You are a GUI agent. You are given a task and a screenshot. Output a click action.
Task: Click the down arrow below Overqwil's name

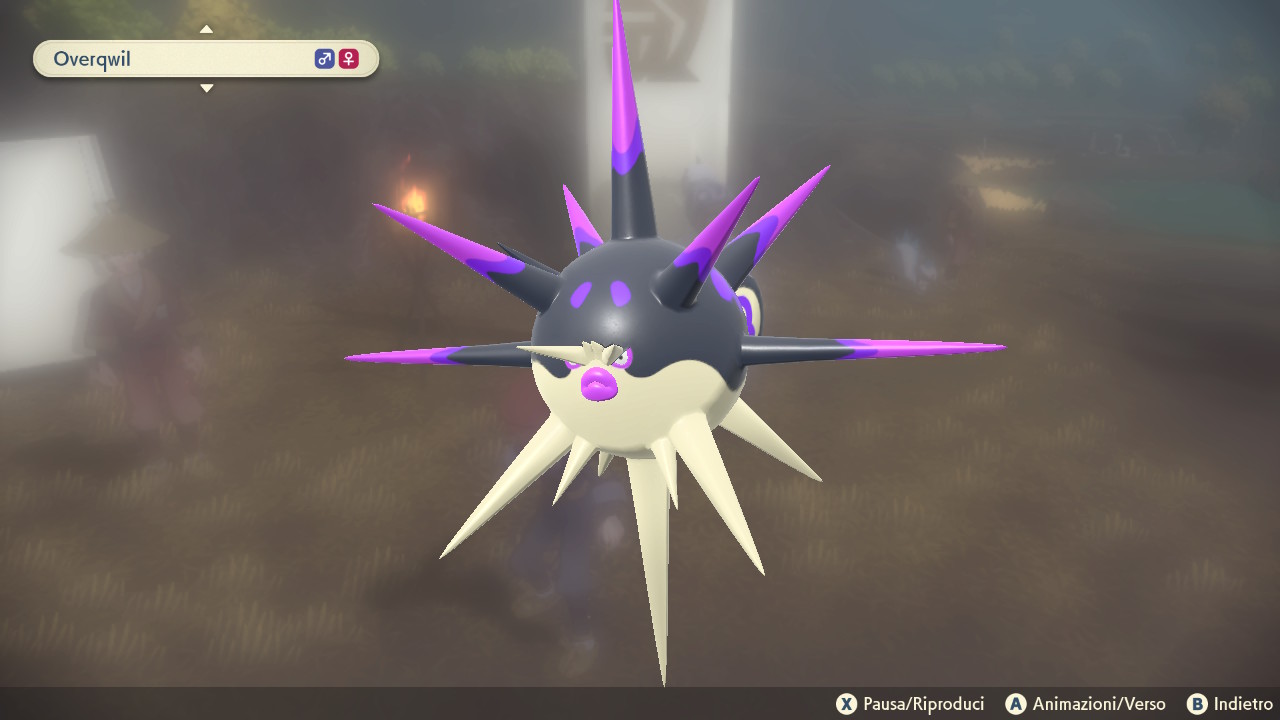click(207, 88)
